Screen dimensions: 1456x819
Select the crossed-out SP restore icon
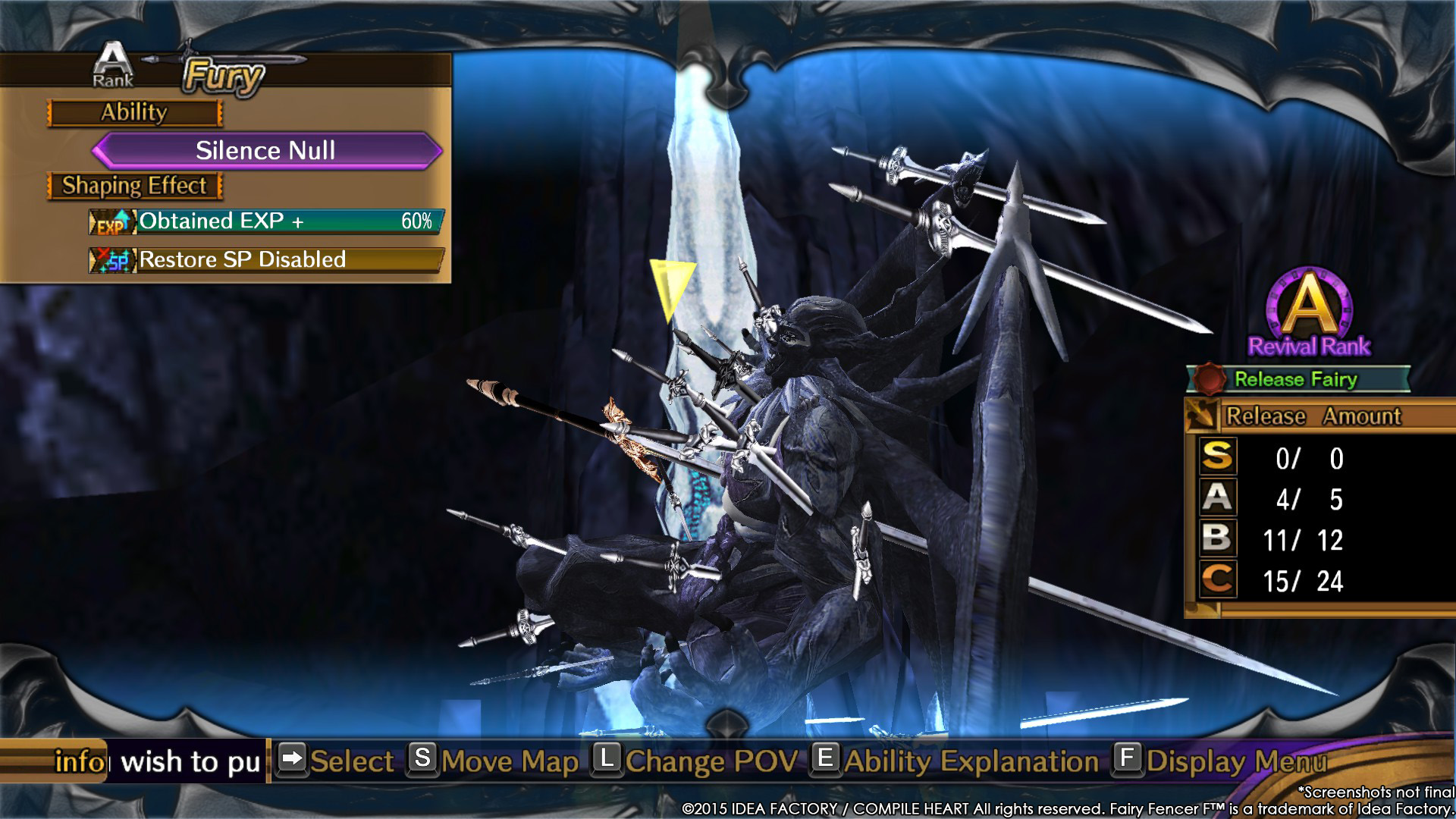coord(114,261)
